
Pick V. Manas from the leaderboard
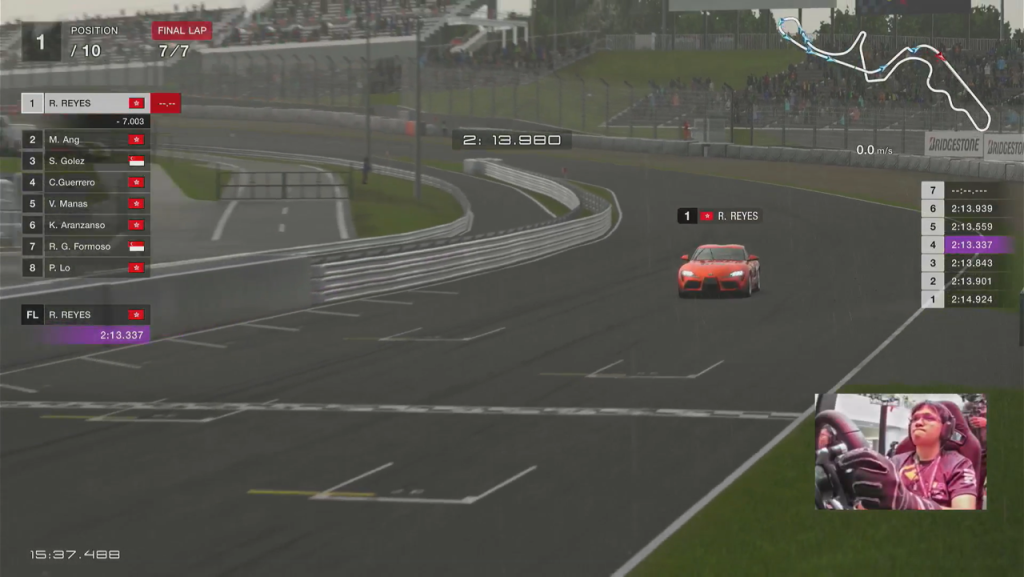tap(86, 203)
